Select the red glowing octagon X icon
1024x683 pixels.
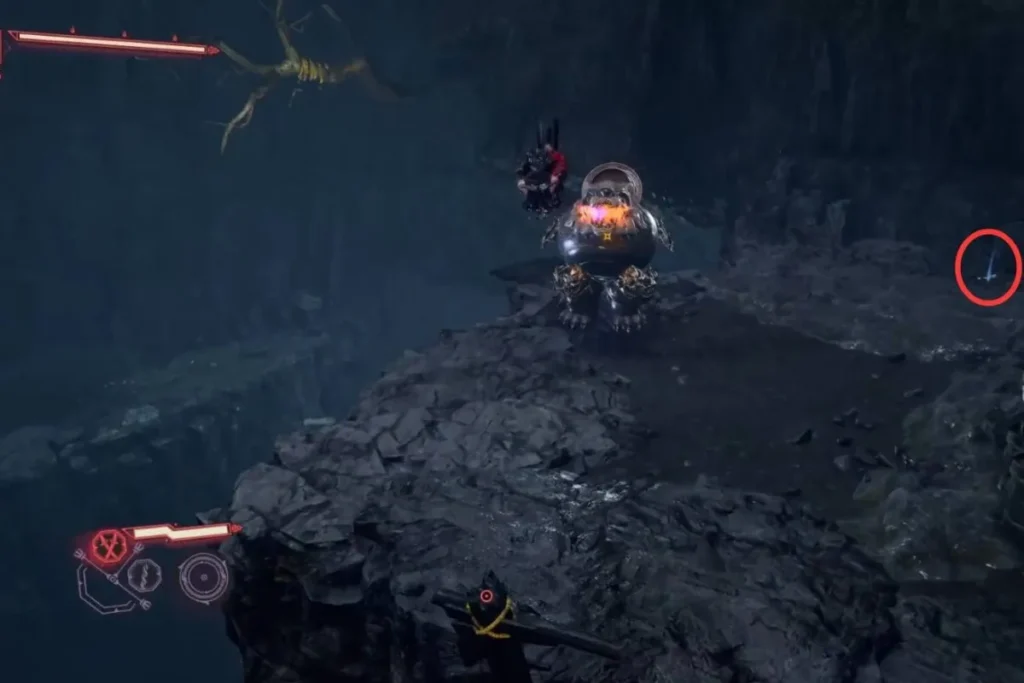[x=107, y=547]
